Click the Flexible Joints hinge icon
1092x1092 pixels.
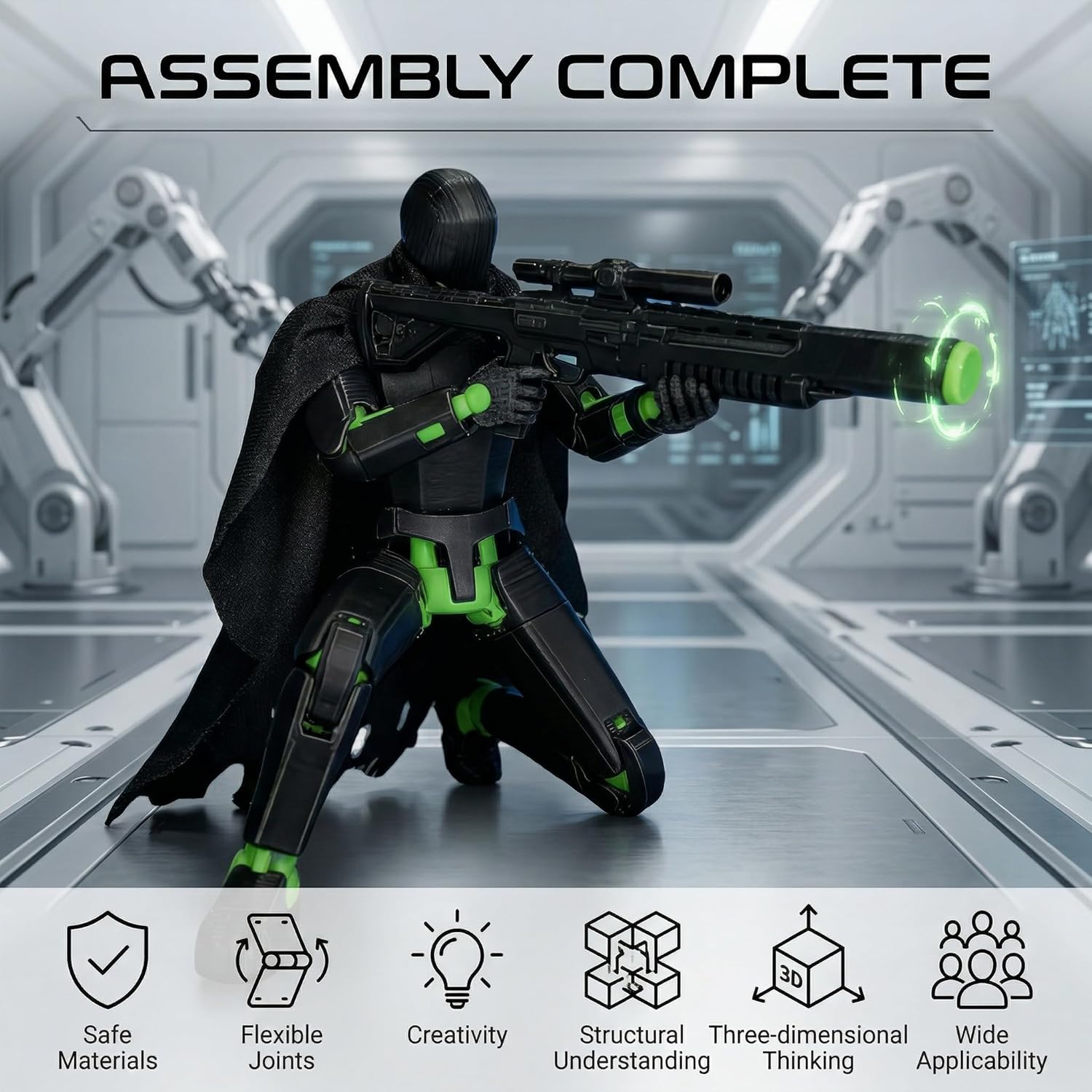tap(282, 960)
